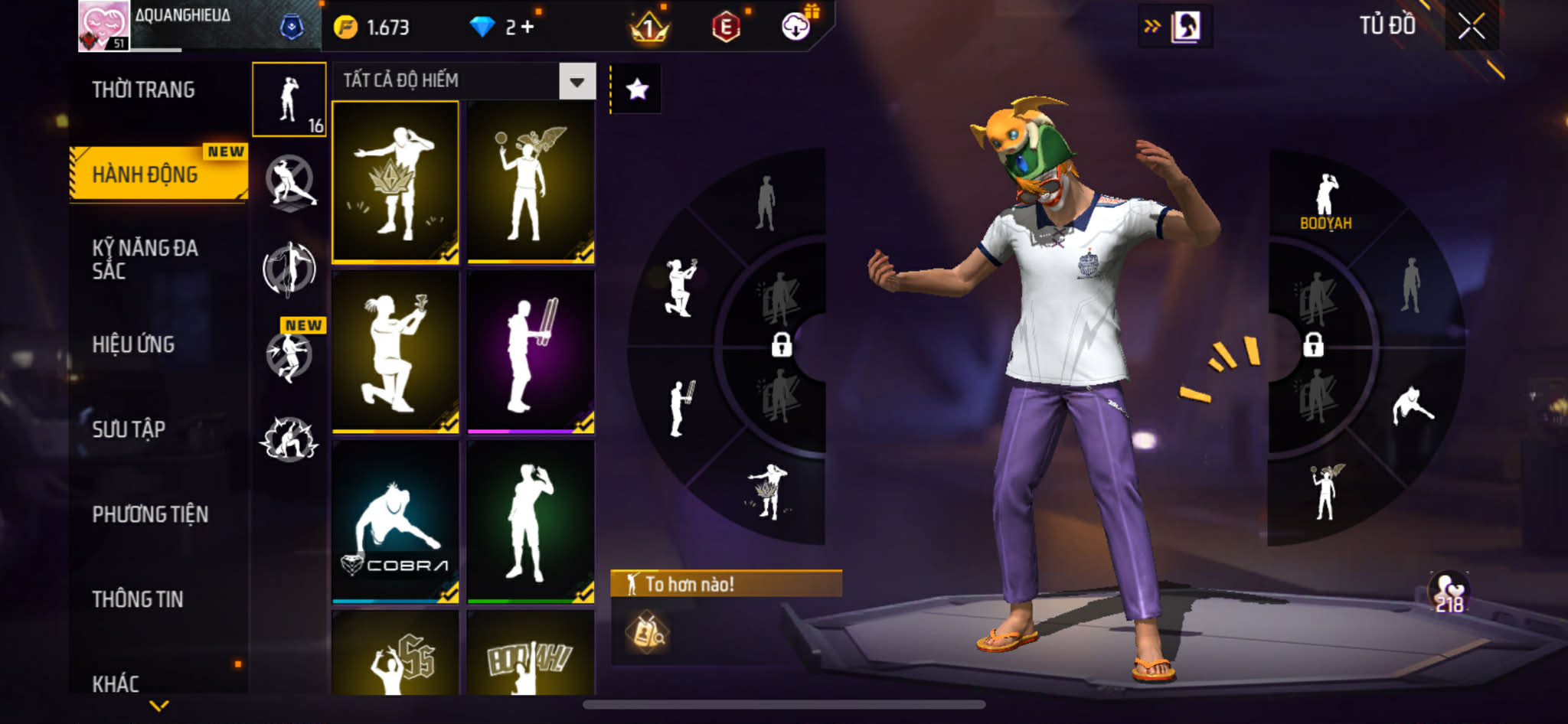Image resolution: width=1568 pixels, height=724 pixels.
Task: Toggle the star favorites filter
Action: pyautogui.click(x=637, y=90)
